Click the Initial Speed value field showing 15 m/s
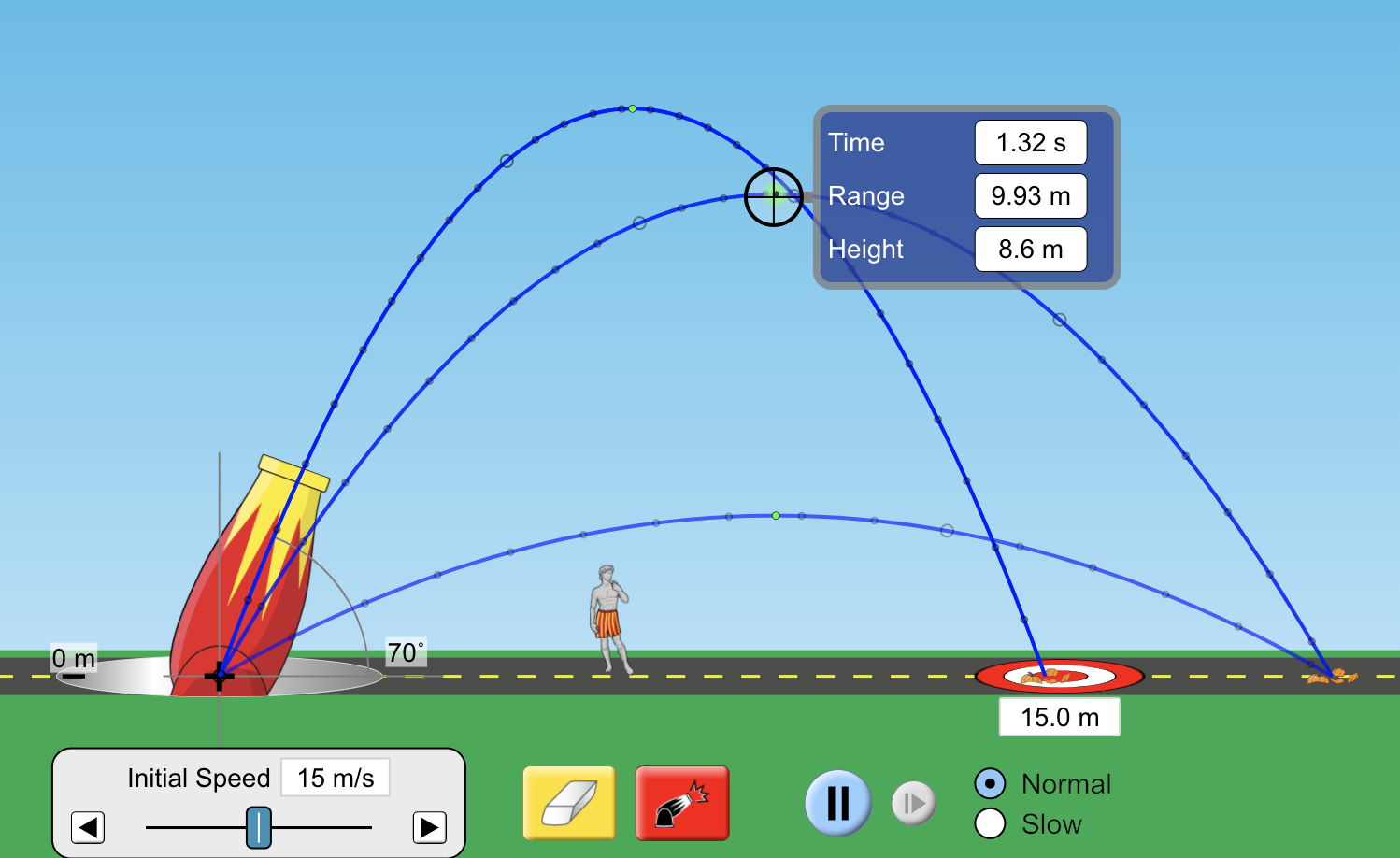The image size is (1400, 858). 334,777
